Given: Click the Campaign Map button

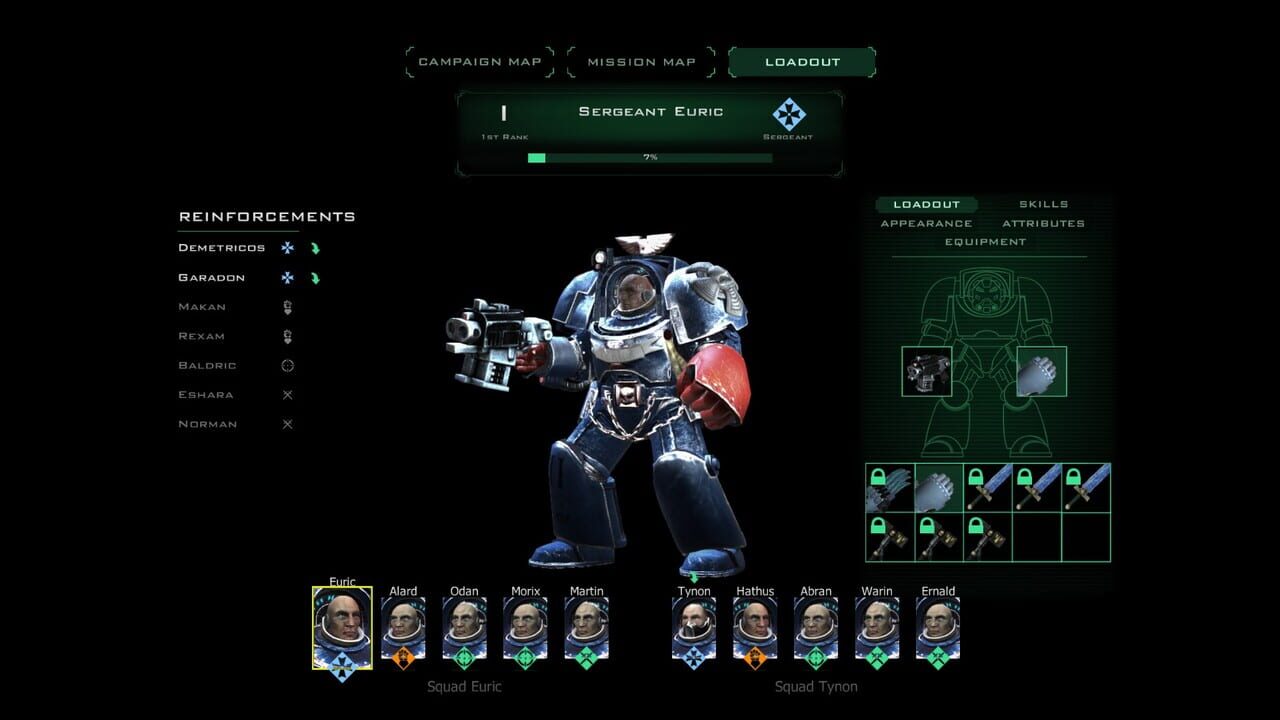Looking at the screenshot, I should click(480, 61).
